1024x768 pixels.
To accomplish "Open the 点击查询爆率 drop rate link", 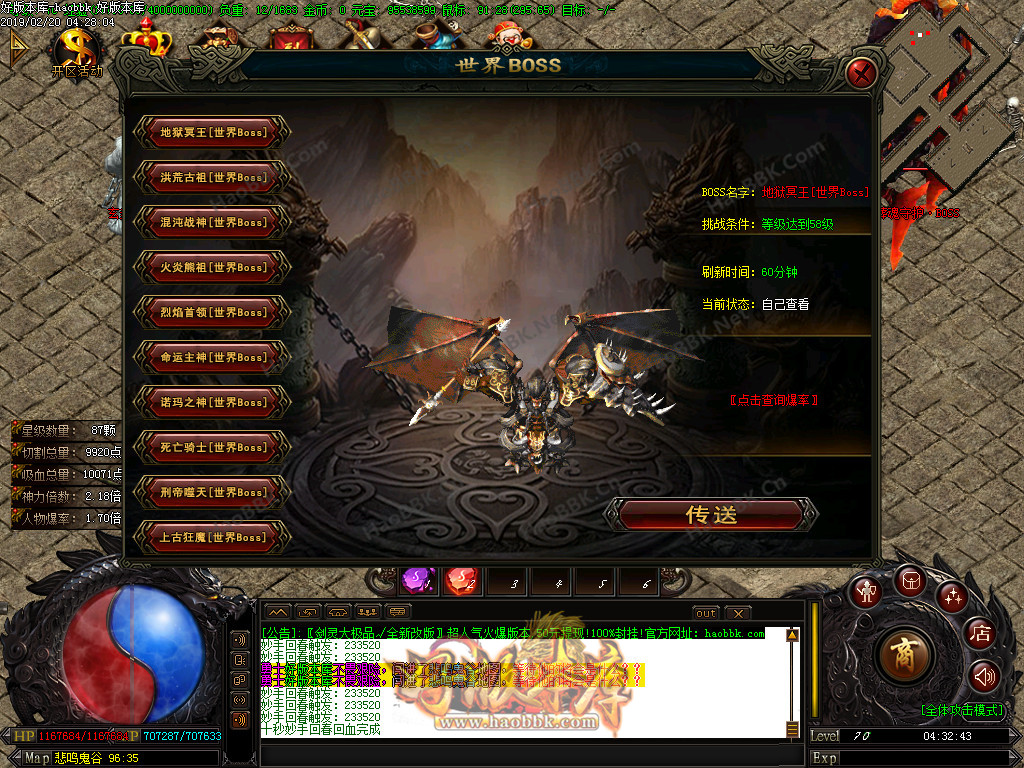I will click(x=774, y=400).
